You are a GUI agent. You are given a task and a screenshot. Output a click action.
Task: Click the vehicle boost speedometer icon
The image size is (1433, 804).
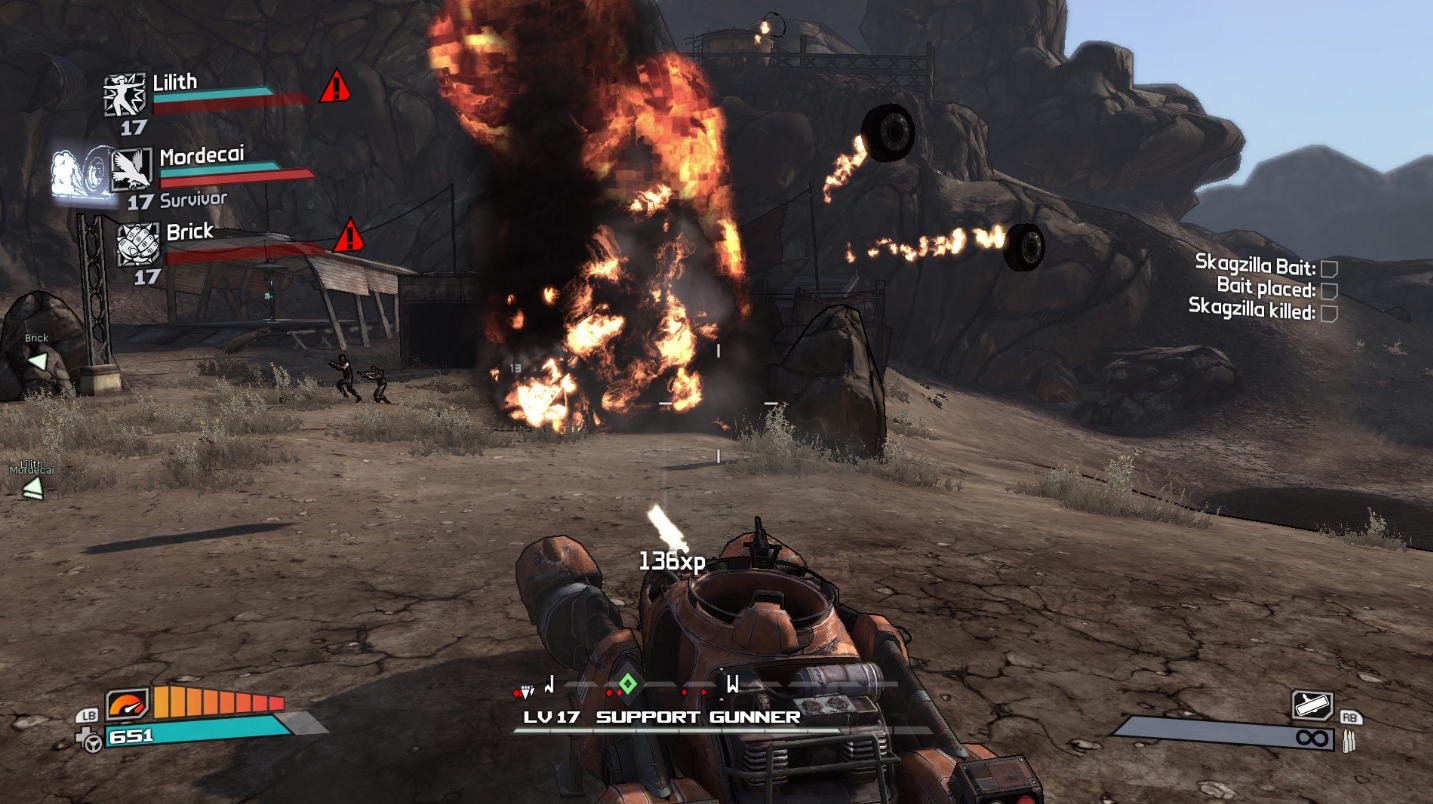click(126, 704)
